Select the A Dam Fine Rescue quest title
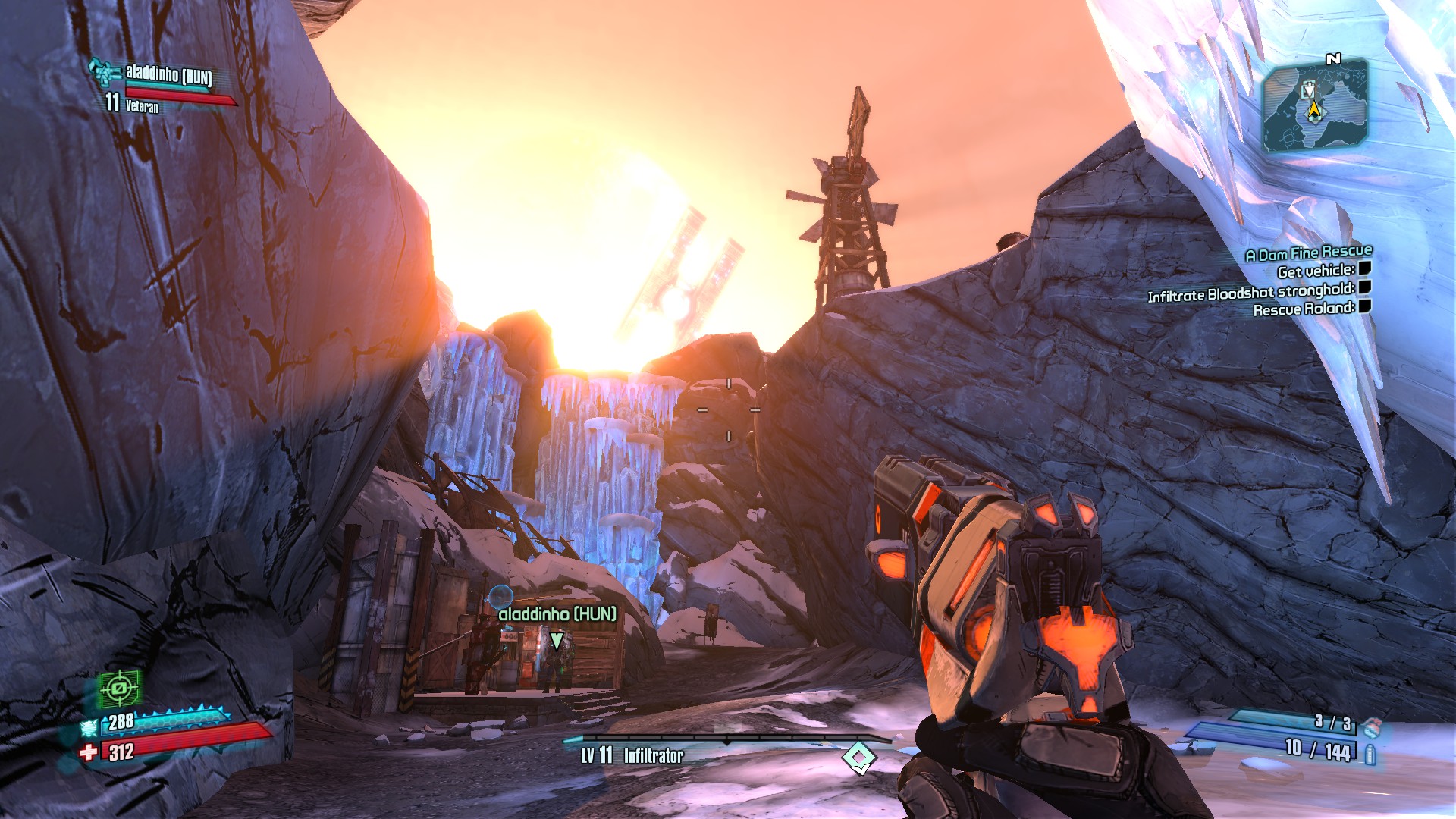This screenshot has height=819, width=1456. tap(1309, 253)
